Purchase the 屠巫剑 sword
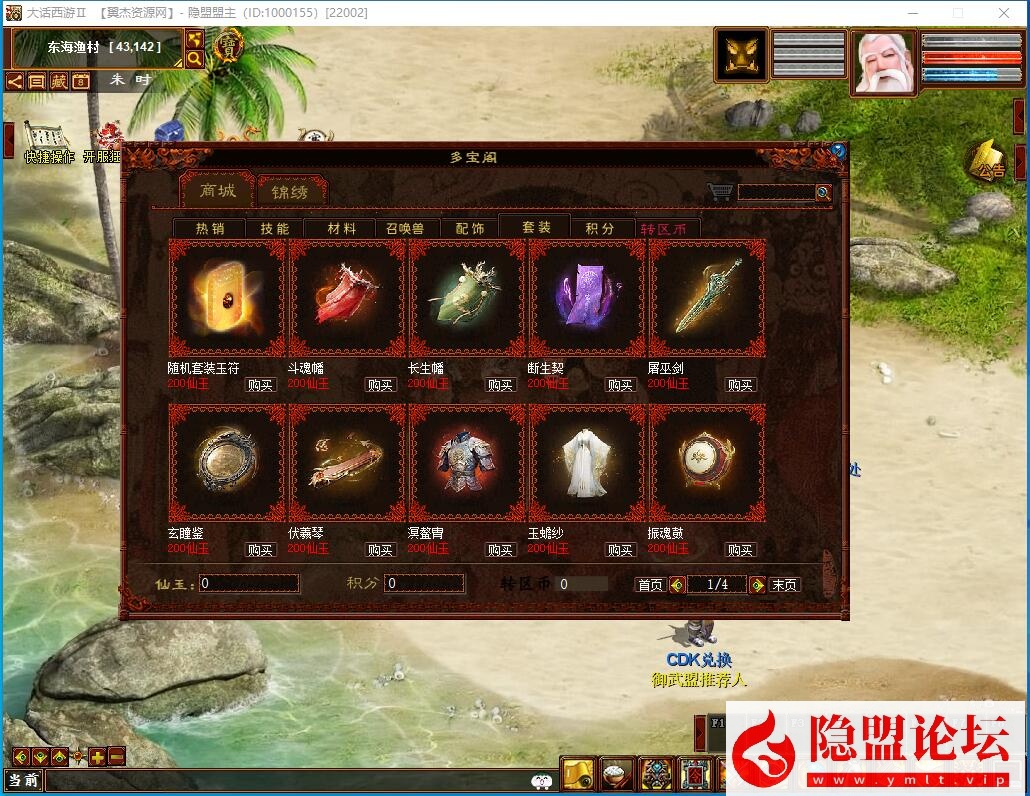The image size is (1030, 796). (740, 385)
